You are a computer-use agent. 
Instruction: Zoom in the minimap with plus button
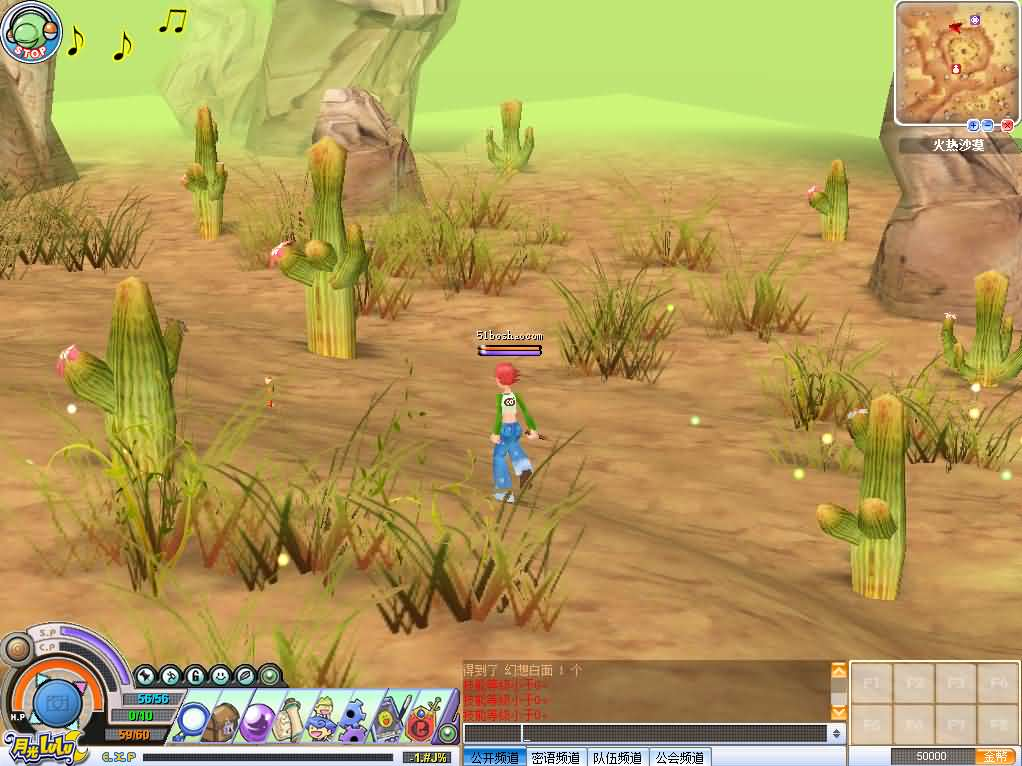(973, 125)
